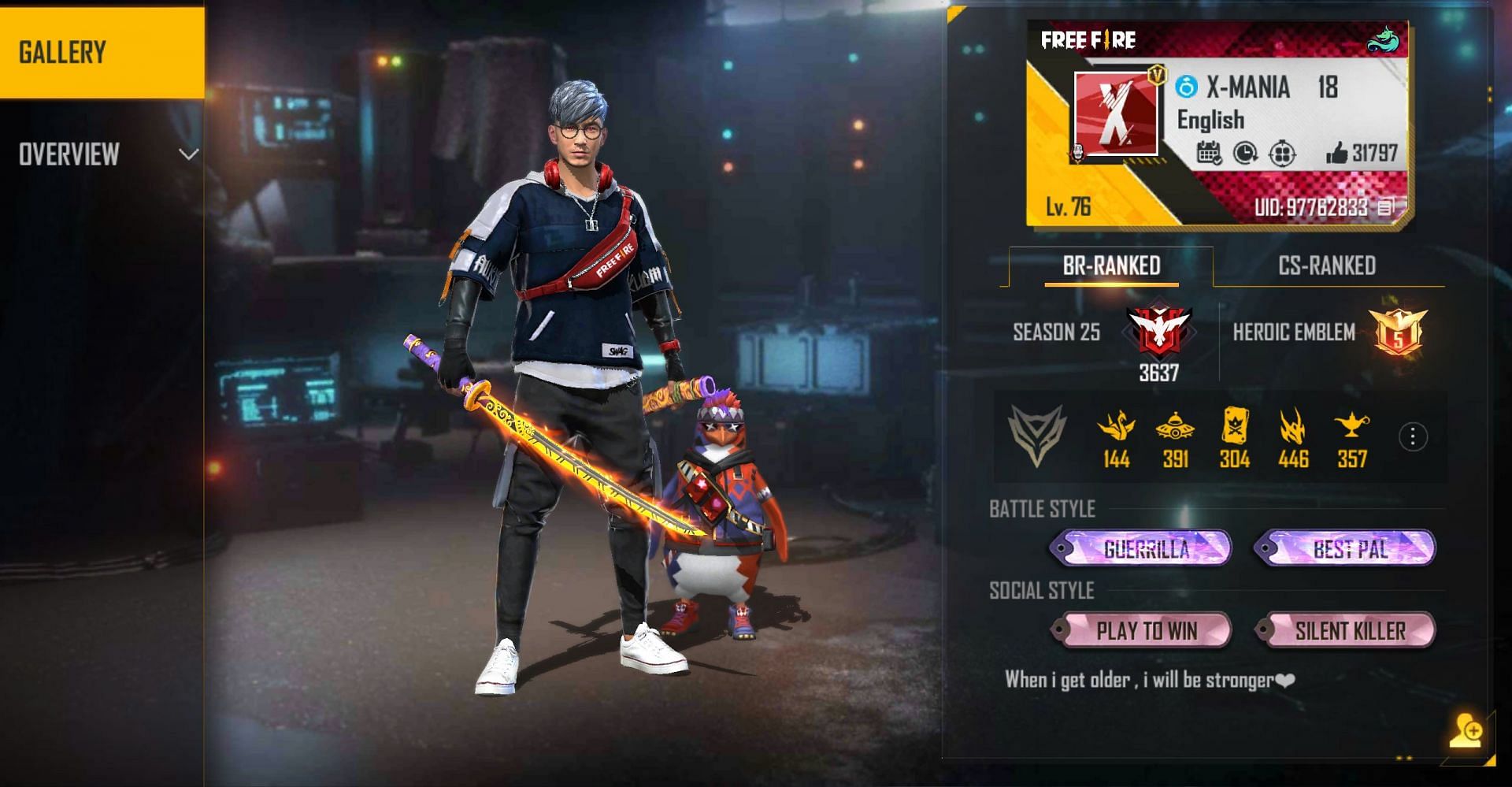The image size is (1512, 787).
Task: Choose the Silent Killer social tag
Action: coord(1350,630)
